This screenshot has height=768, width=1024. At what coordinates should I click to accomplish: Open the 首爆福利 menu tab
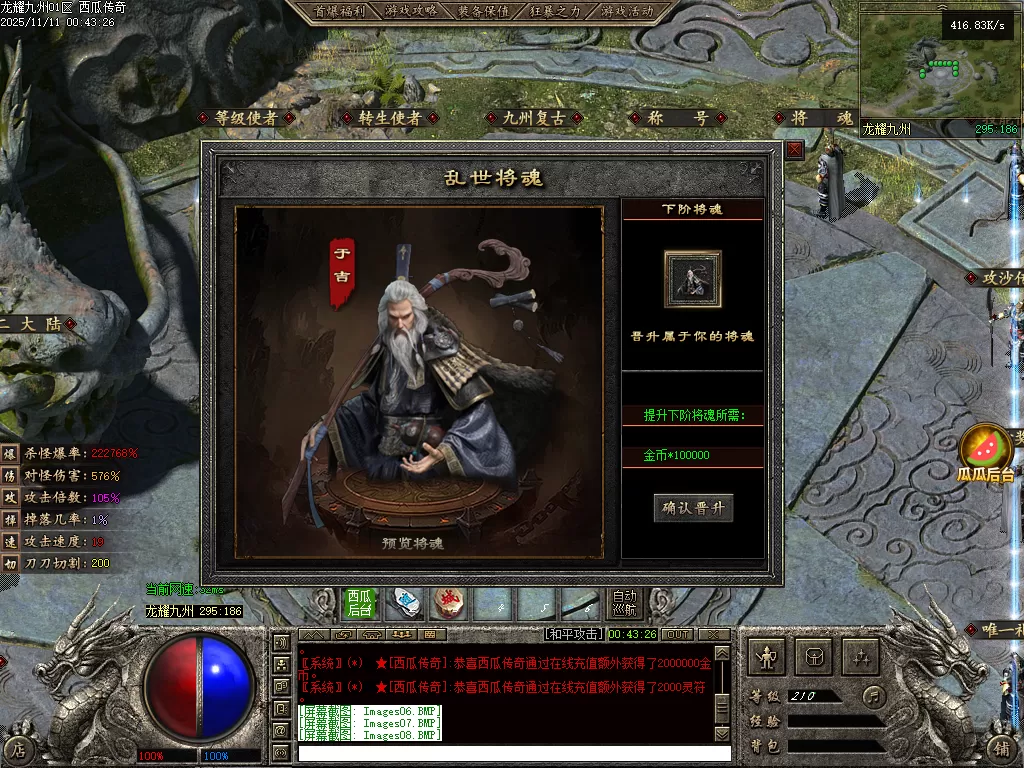pyautogui.click(x=340, y=11)
